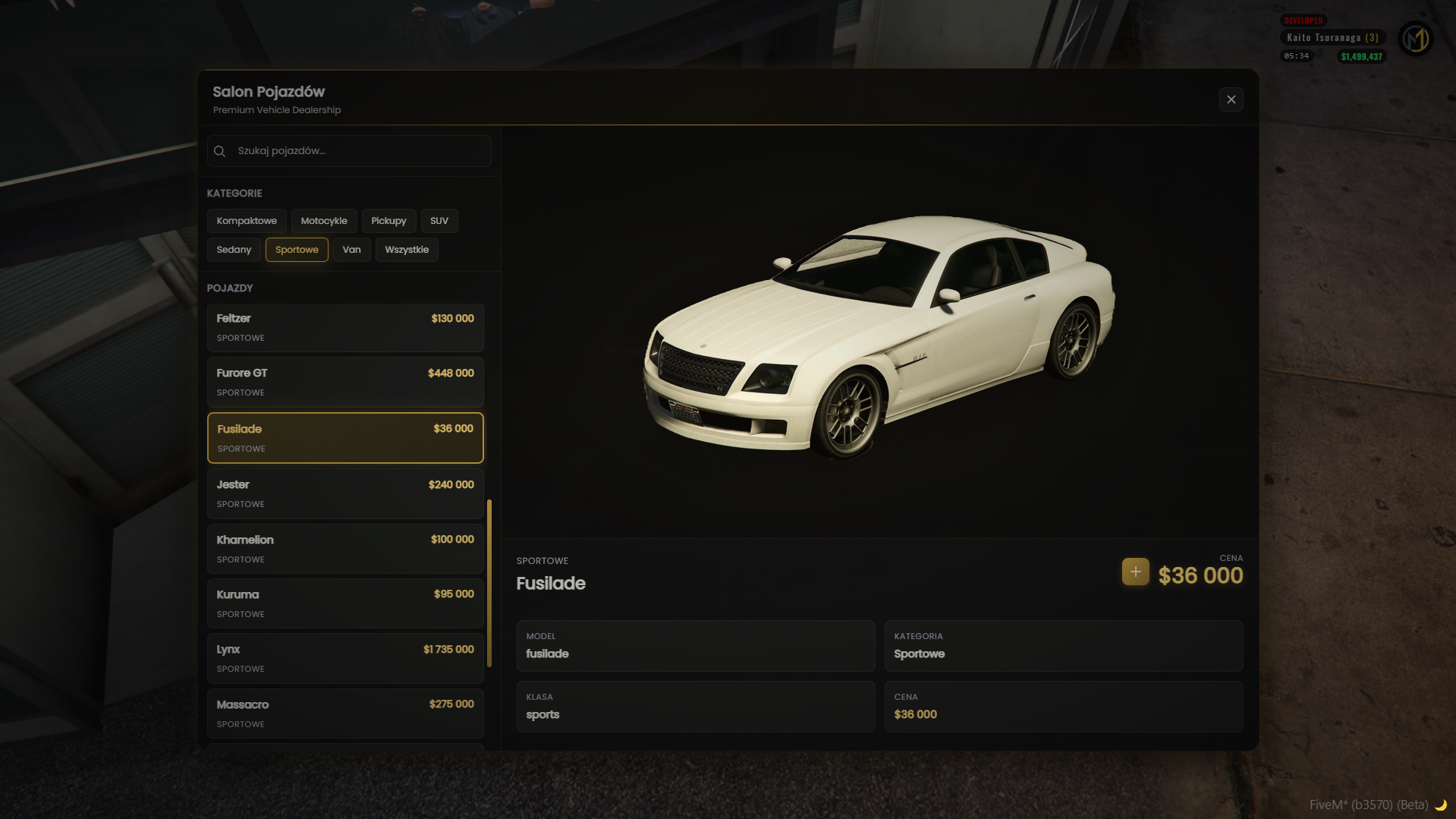
Task: Click the Fusilade list entry
Action: 345,438
